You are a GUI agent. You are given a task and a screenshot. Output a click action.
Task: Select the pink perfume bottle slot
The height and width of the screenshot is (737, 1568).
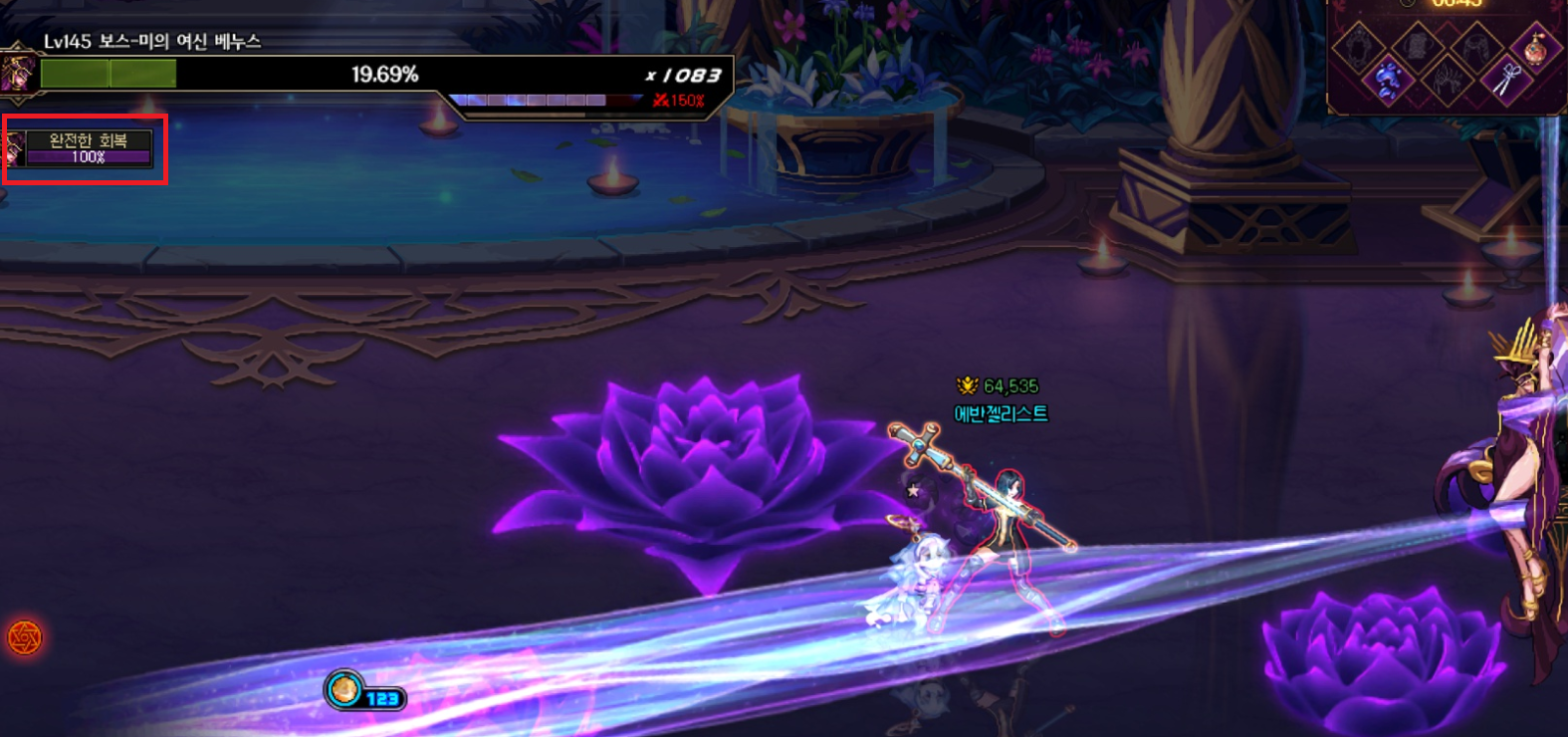click(1534, 47)
